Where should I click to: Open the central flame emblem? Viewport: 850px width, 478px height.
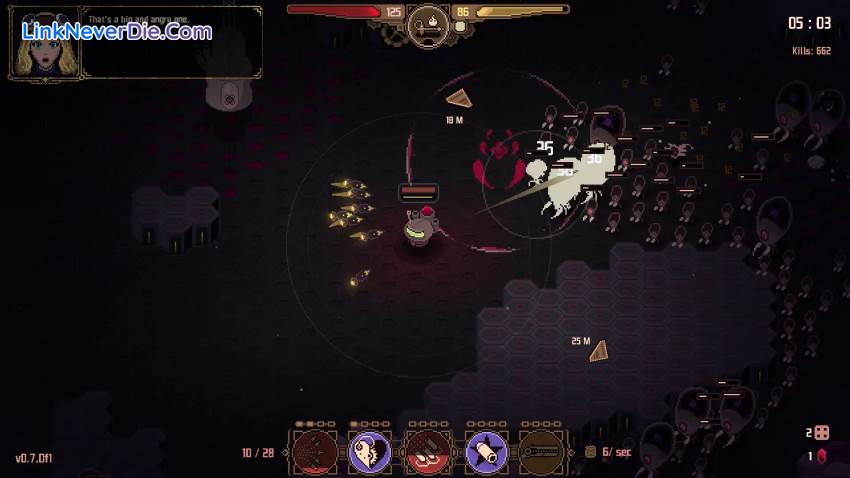427,22
